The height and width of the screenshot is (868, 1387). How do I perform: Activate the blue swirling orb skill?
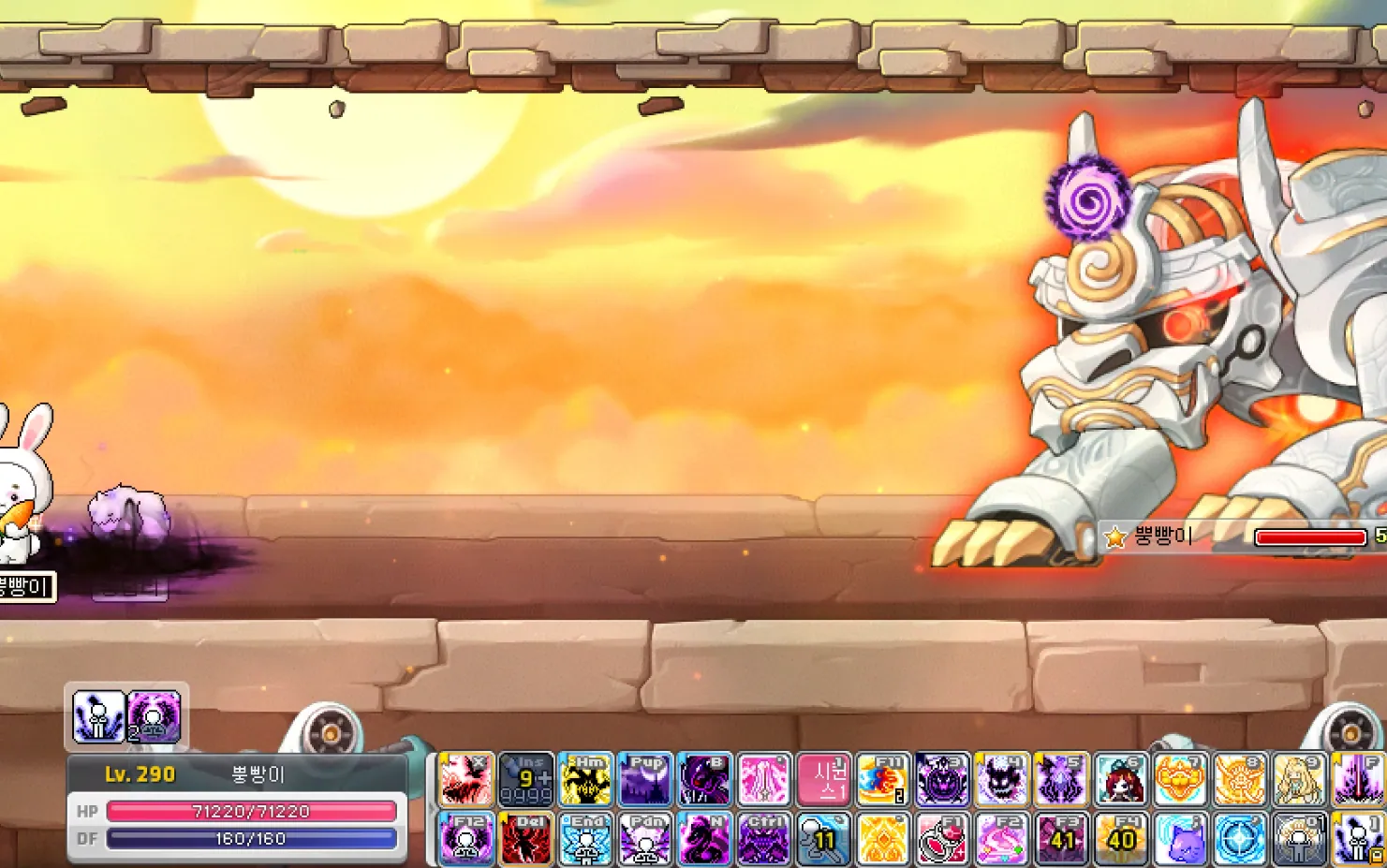(x=1240, y=838)
